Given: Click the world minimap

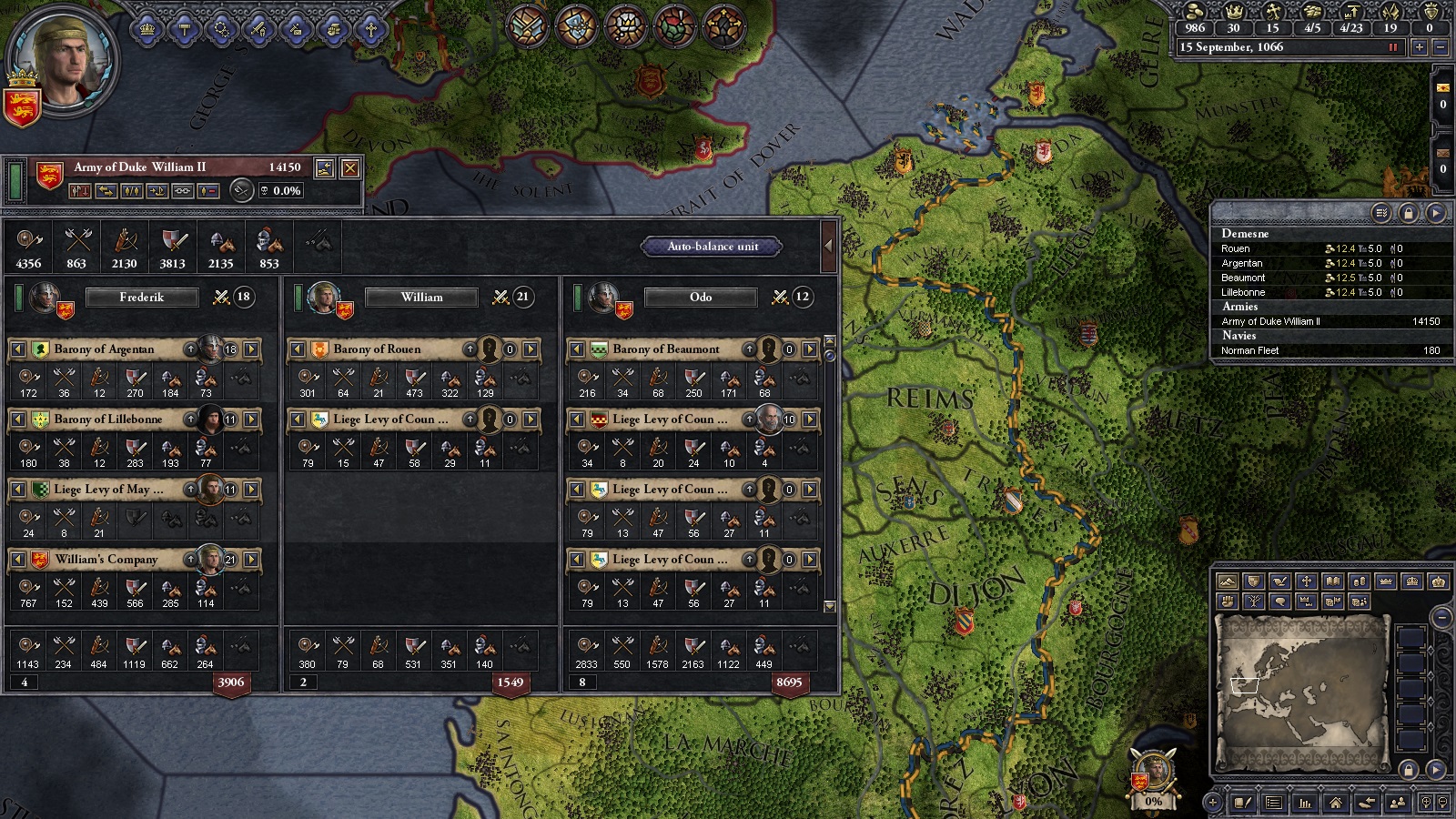Looking at the screenshot, I should click(x=1302, y=680).
